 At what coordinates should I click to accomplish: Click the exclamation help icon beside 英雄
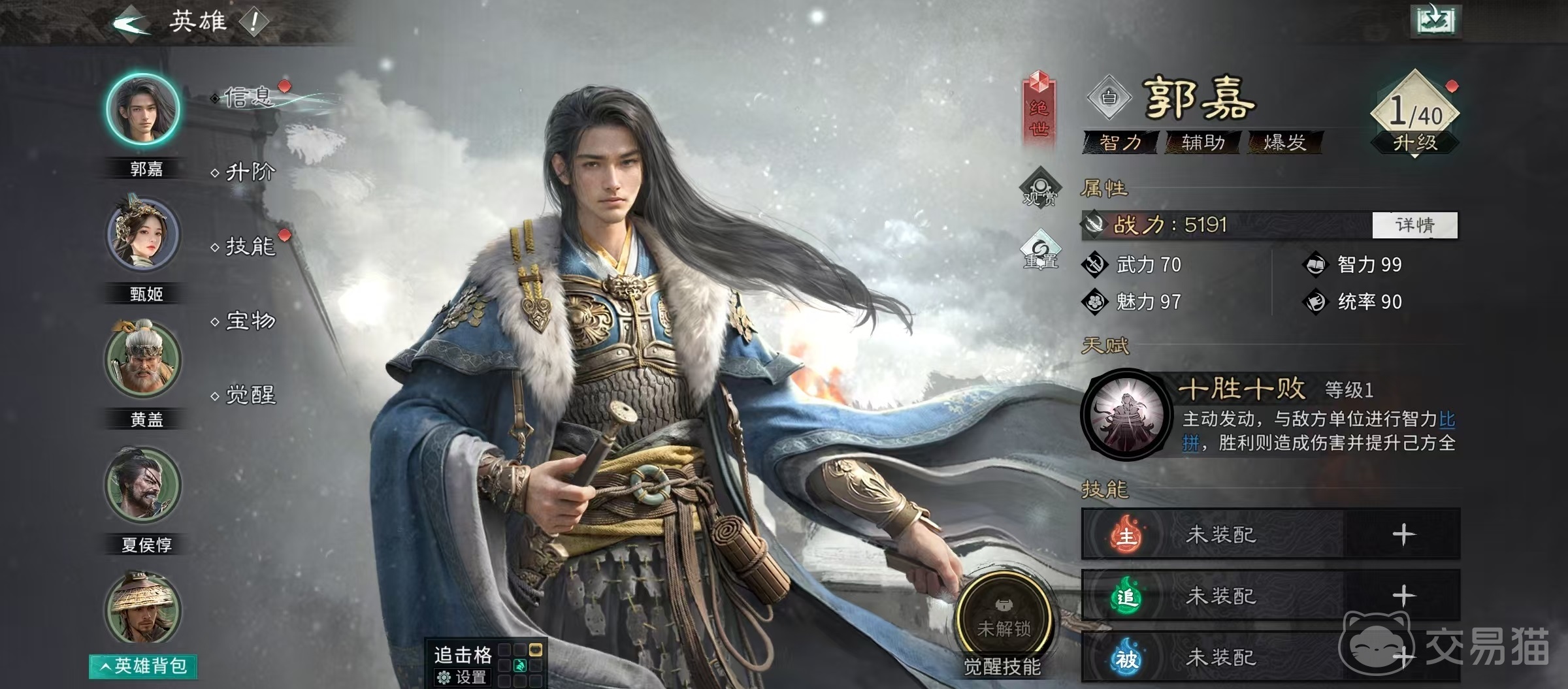[x=253, y=23]
